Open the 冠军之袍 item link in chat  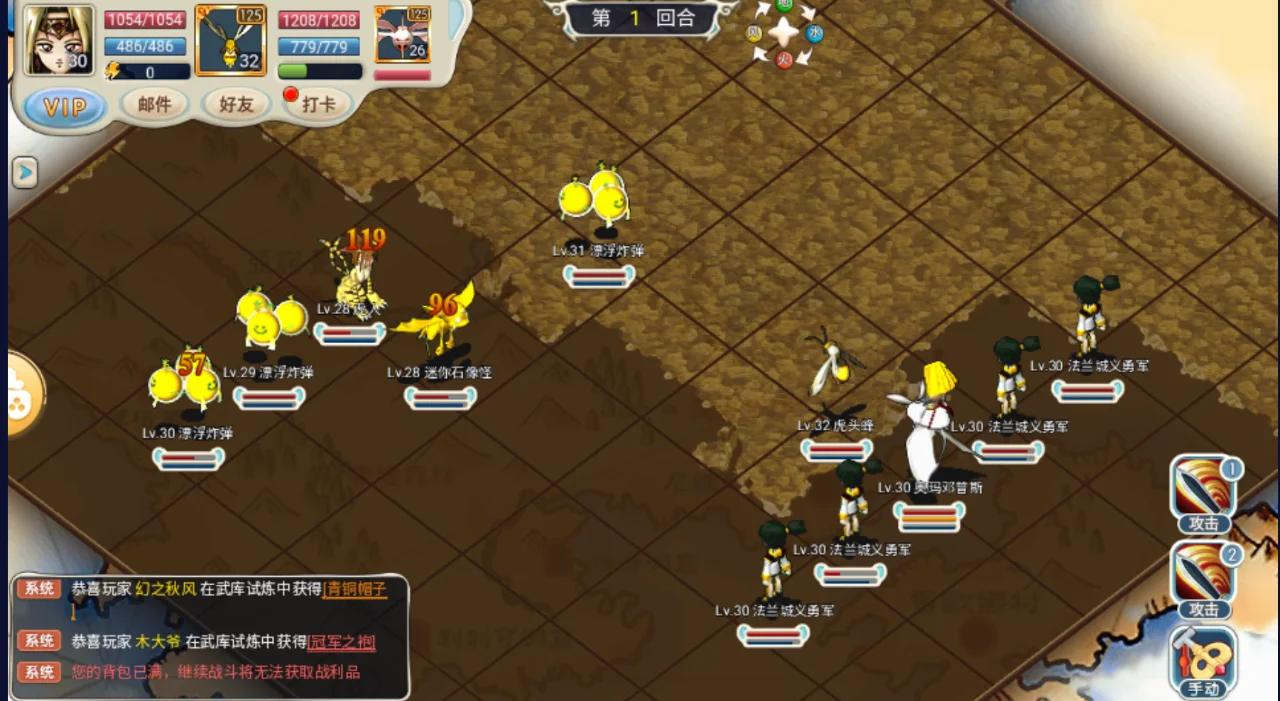tap(342, 642)
